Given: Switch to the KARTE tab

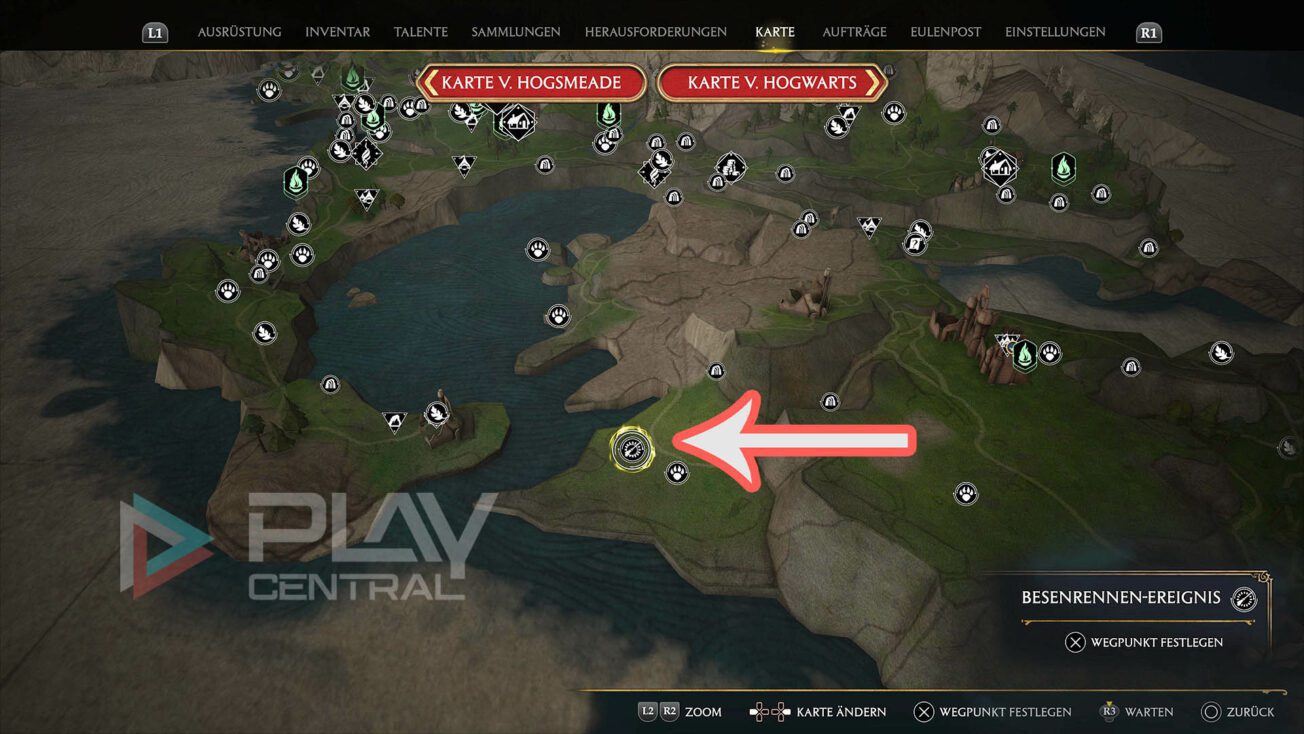Looking at the screenshot, I should tap(775, 31).
